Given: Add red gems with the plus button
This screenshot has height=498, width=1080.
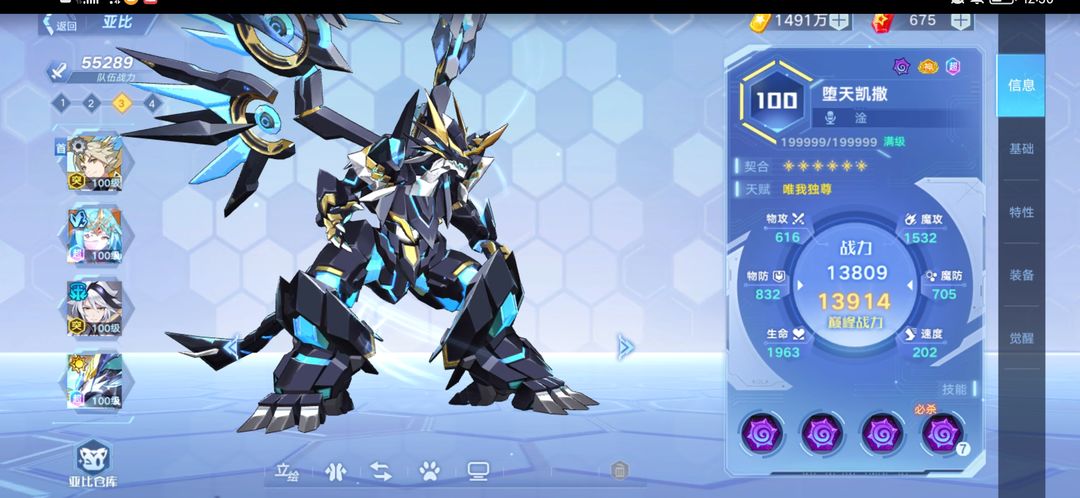Looking at the screenshot, I should coord(959,20).
